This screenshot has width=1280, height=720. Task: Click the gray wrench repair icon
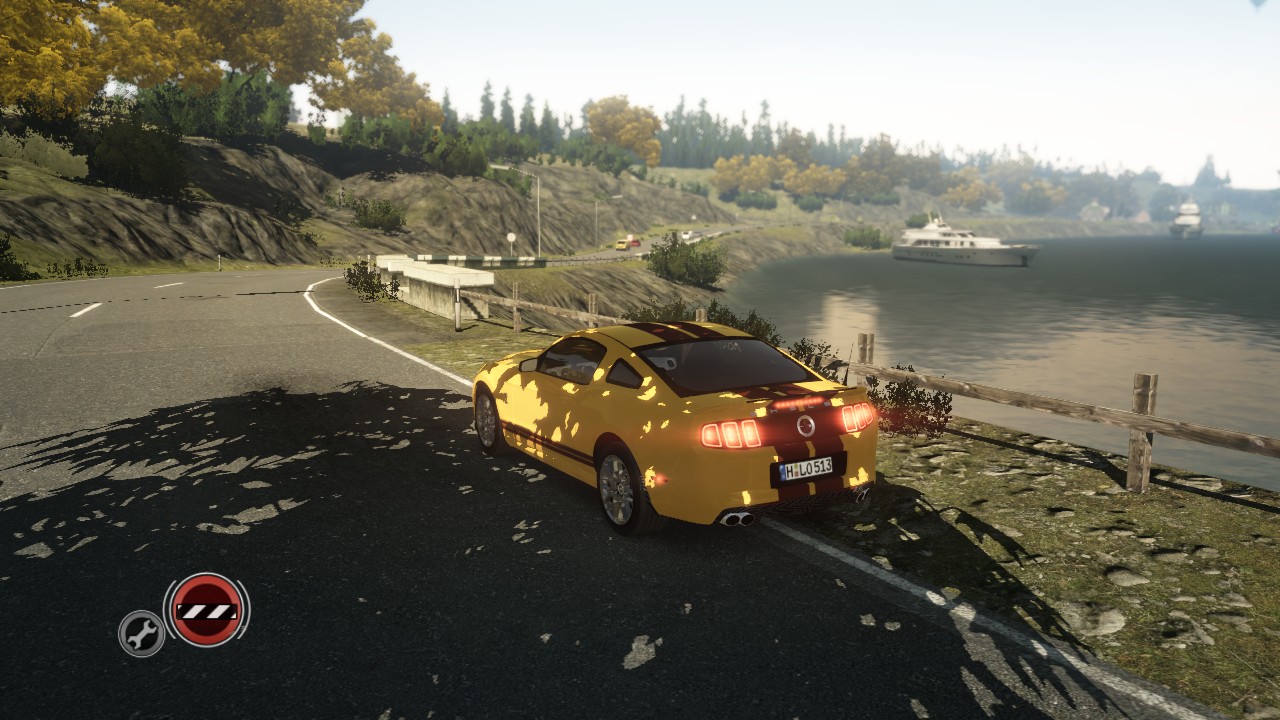click(142, 633)
